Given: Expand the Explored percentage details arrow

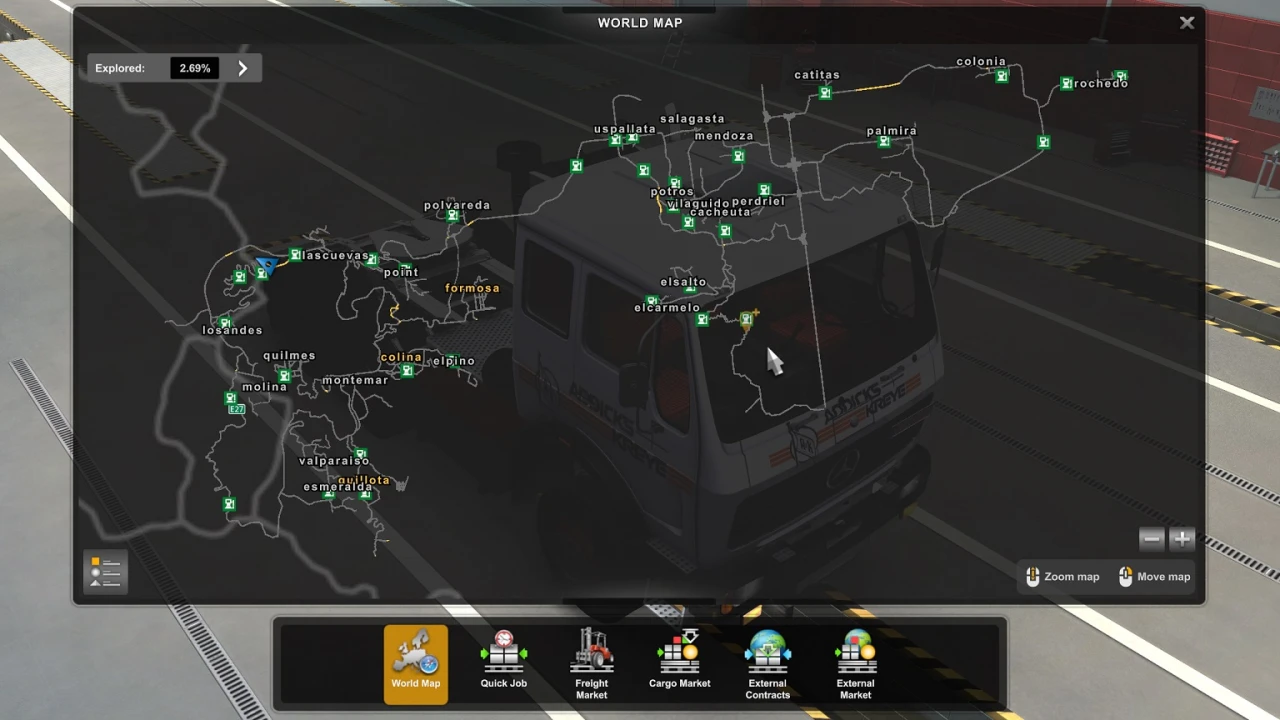Looking at the screenshot, I should [242, 68].
